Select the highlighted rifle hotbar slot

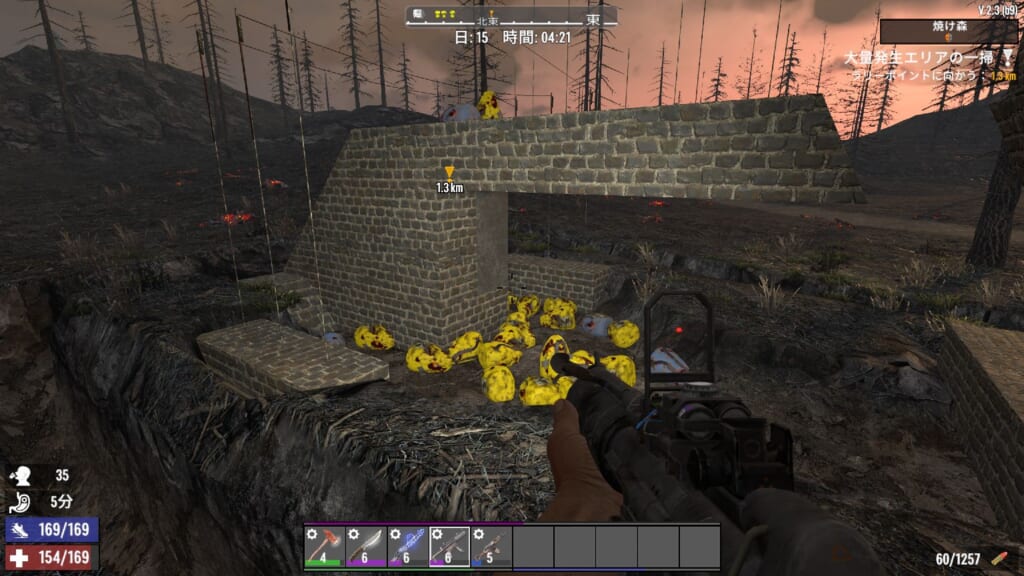pos(449,546)
